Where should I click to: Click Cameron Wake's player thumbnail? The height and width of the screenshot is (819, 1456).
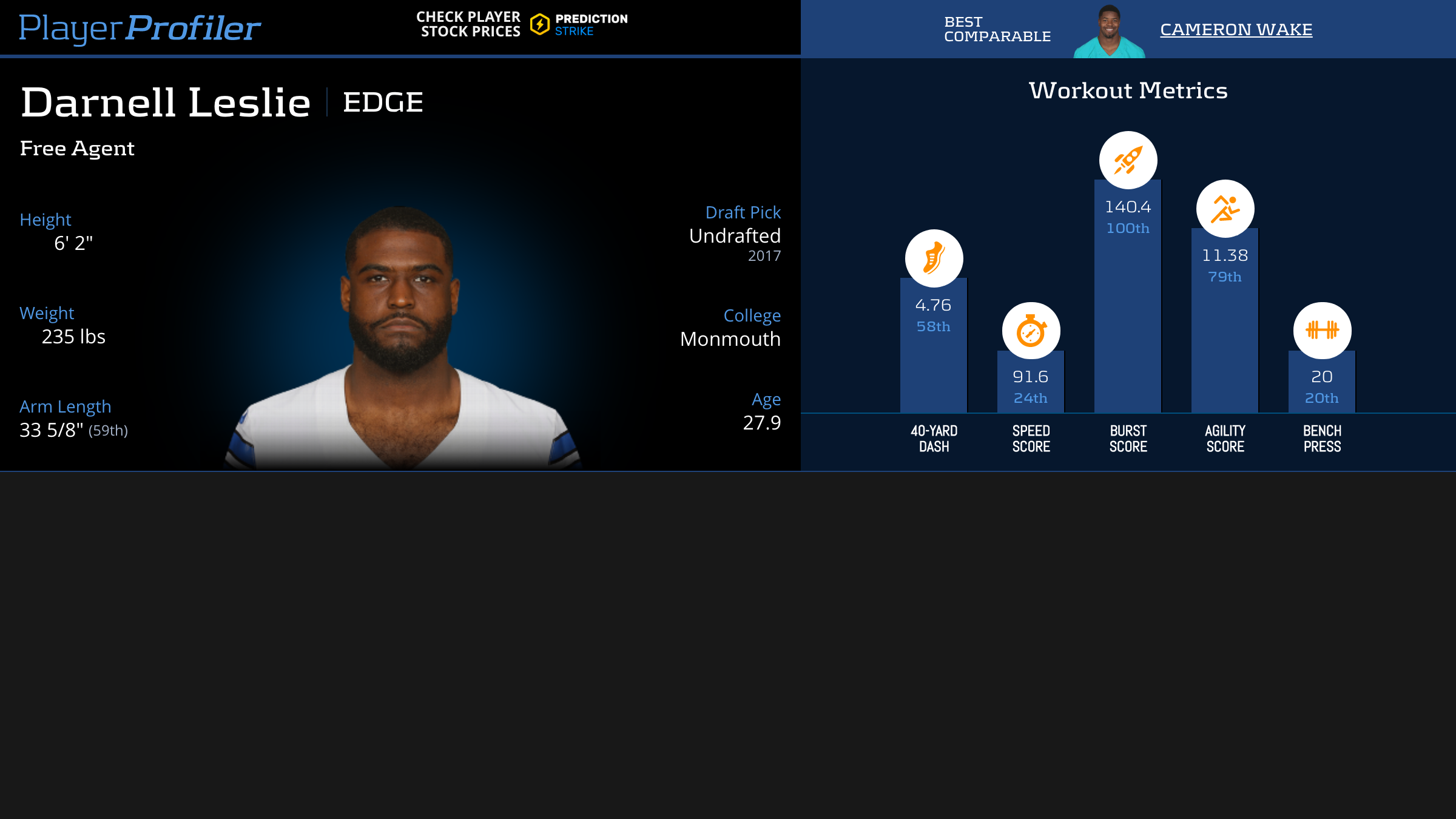tap(1109, 32)
